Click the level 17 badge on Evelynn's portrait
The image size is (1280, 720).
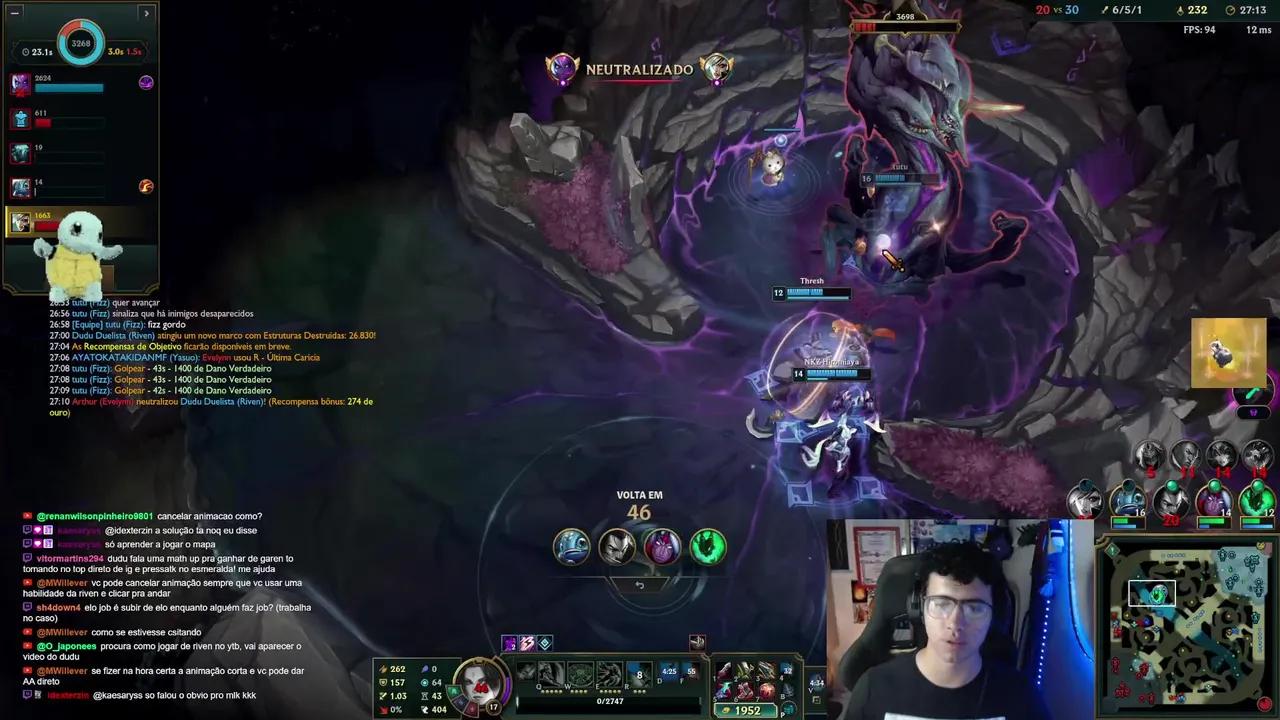click(x=493, y=705)
